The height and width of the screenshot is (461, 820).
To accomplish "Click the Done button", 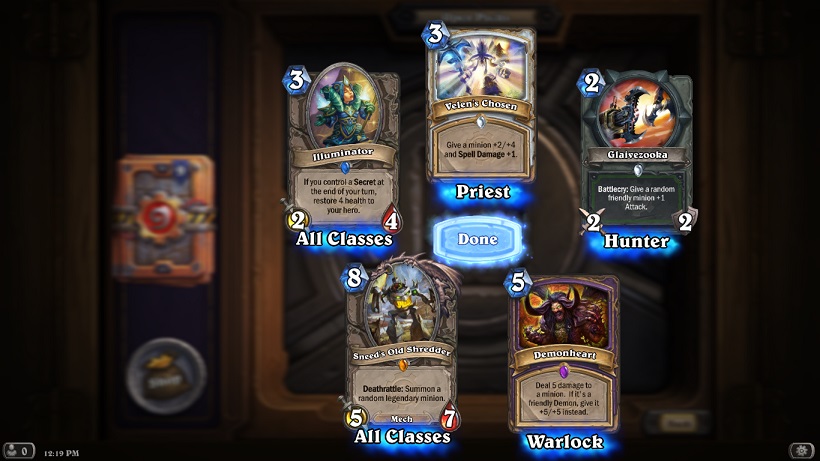I will point(478,240).
